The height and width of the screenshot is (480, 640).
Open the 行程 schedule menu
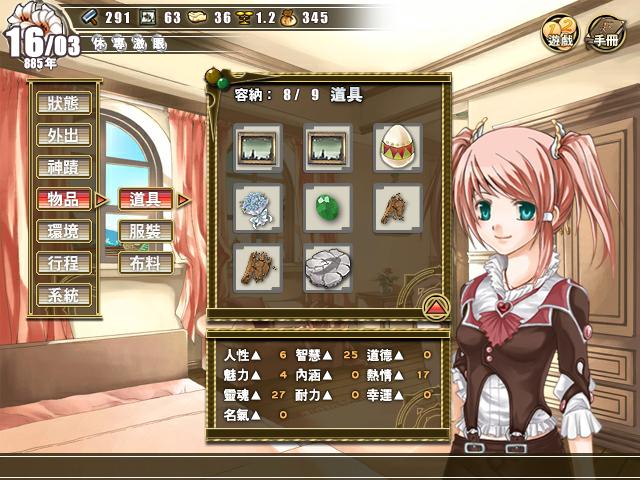click(64, 263)
